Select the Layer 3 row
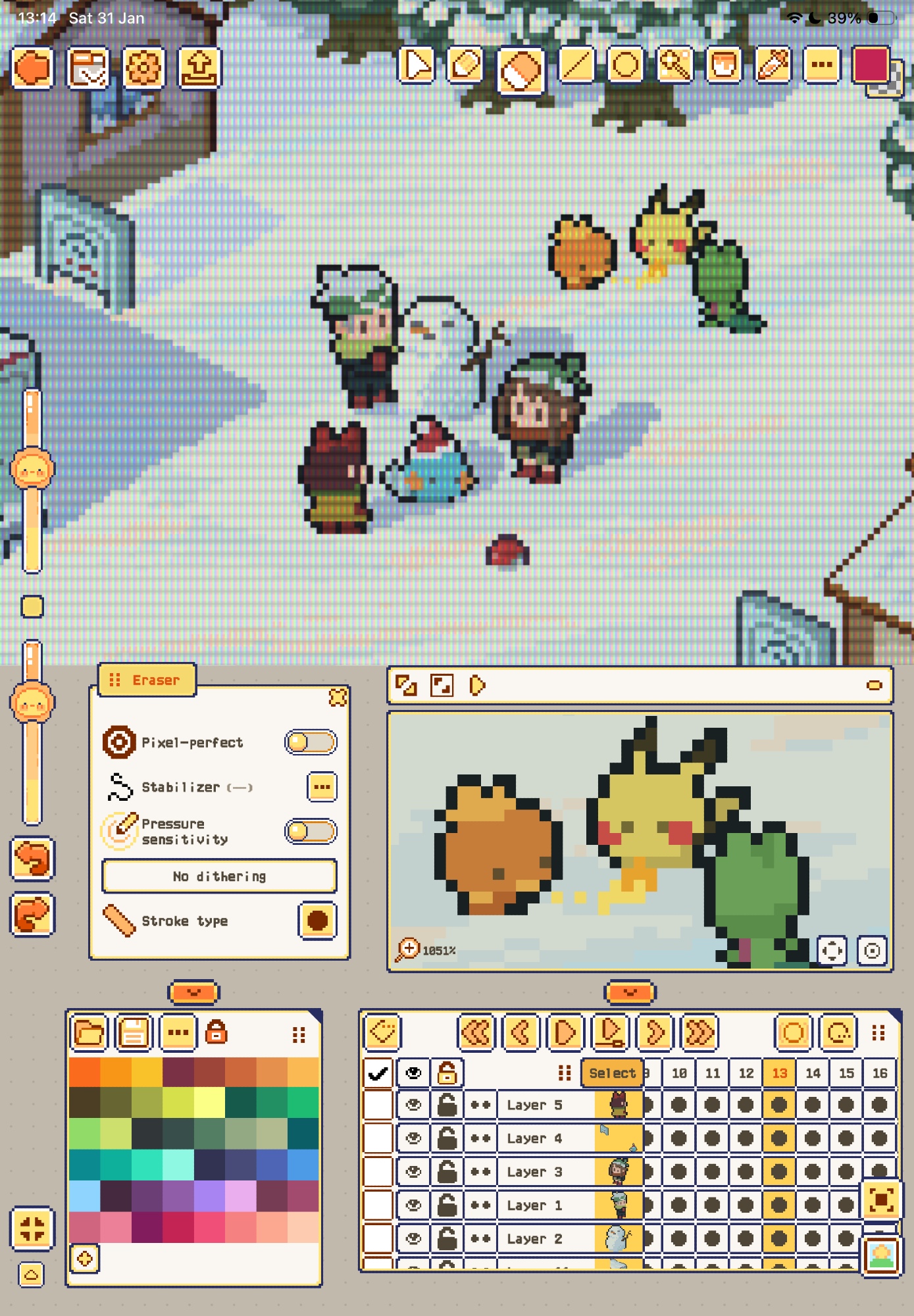Image resolution: width=914 pixels, height=1316 pixels. [534, 1172]
